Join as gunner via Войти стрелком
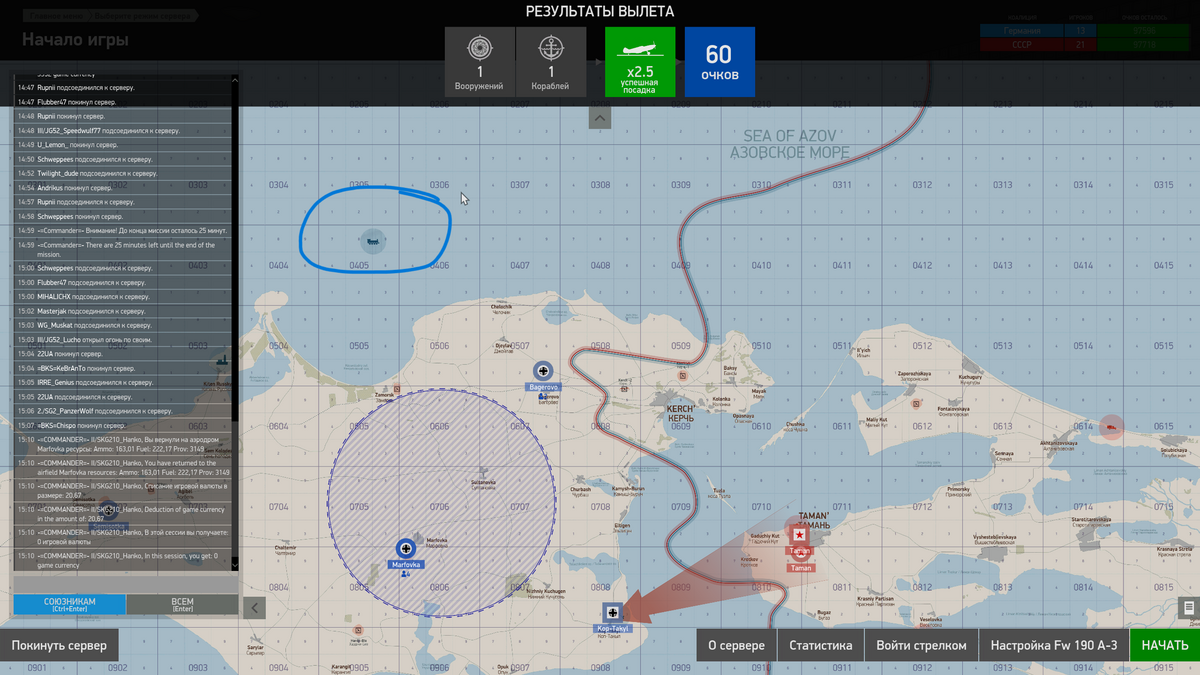 921,645
